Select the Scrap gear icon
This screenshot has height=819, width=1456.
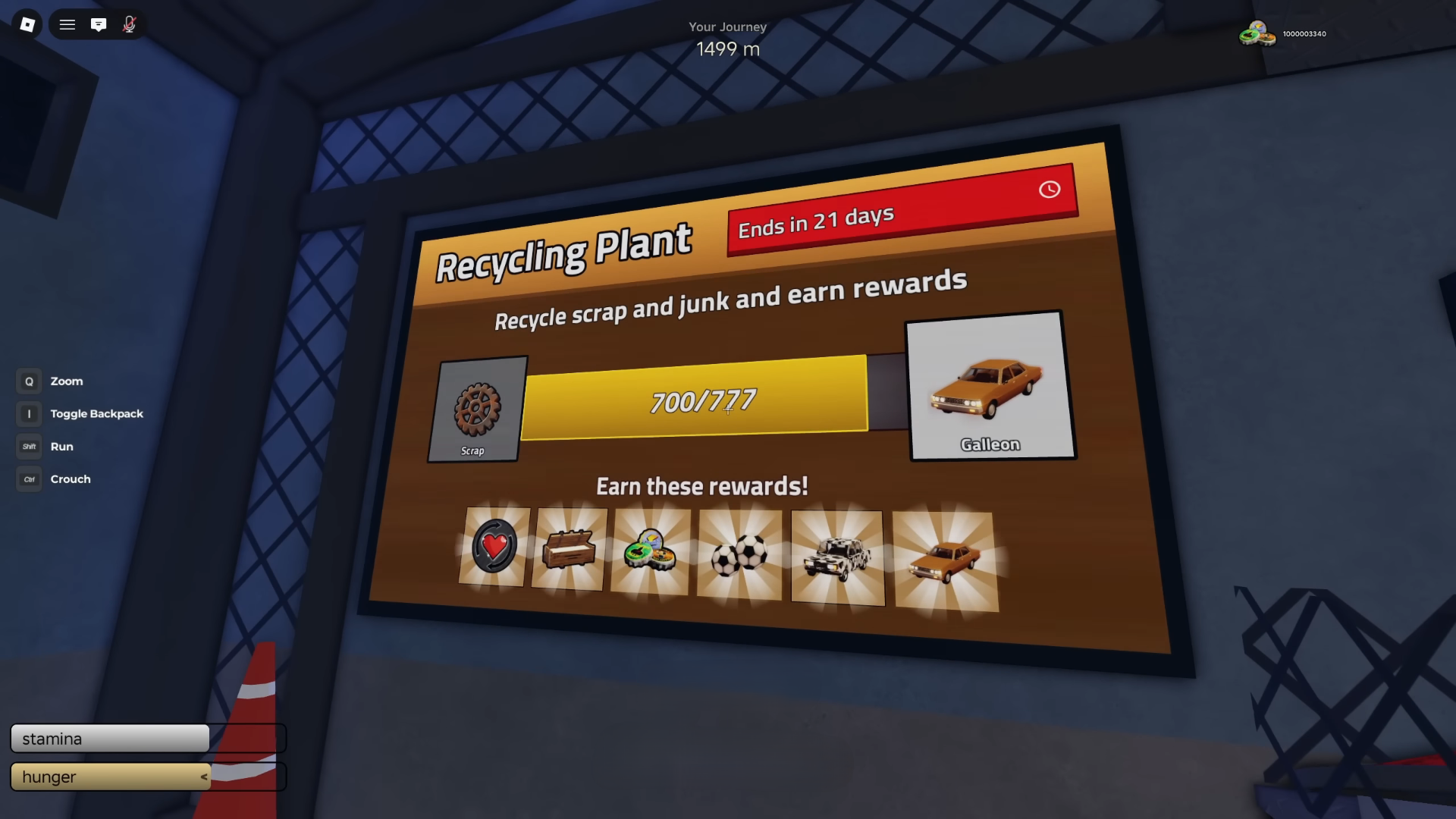pos(476,407)
